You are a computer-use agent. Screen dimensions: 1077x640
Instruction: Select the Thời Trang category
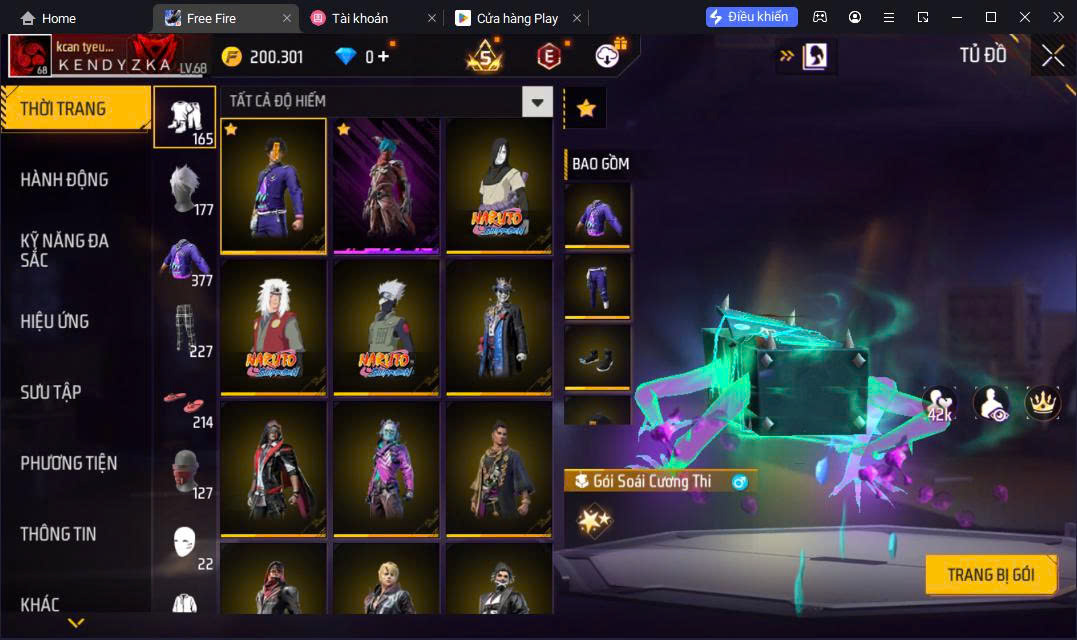(x=75, y=109)
